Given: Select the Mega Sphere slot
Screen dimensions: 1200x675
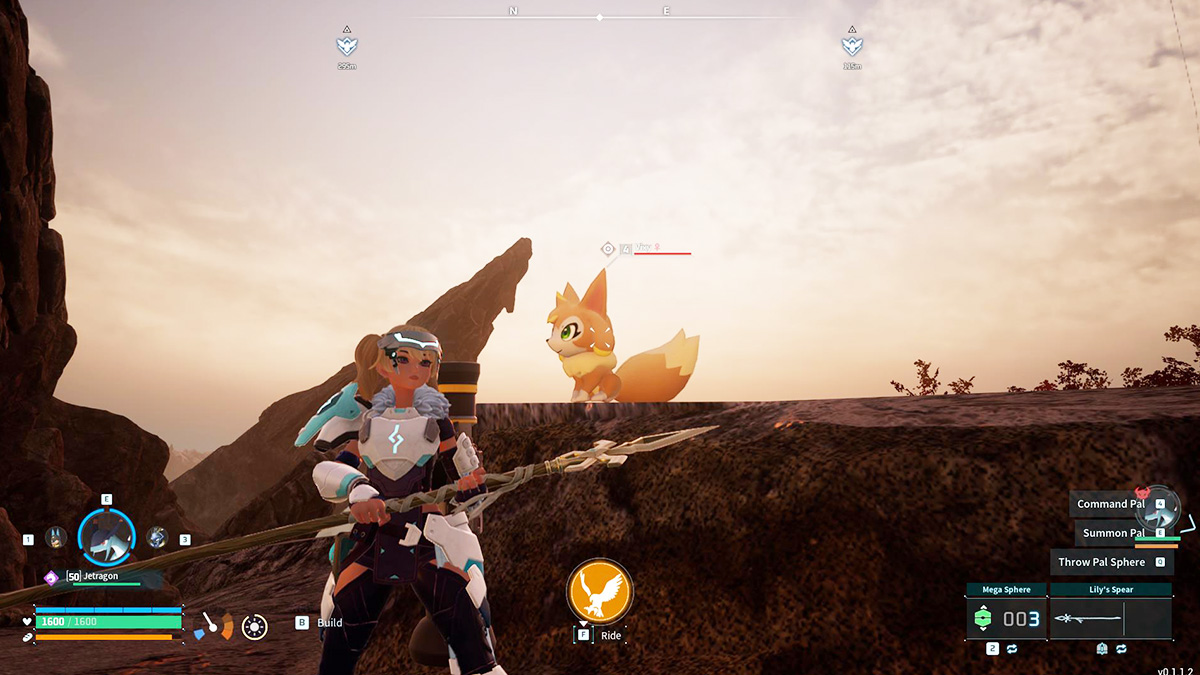Looking at the screenshot, I should 1007,619.
